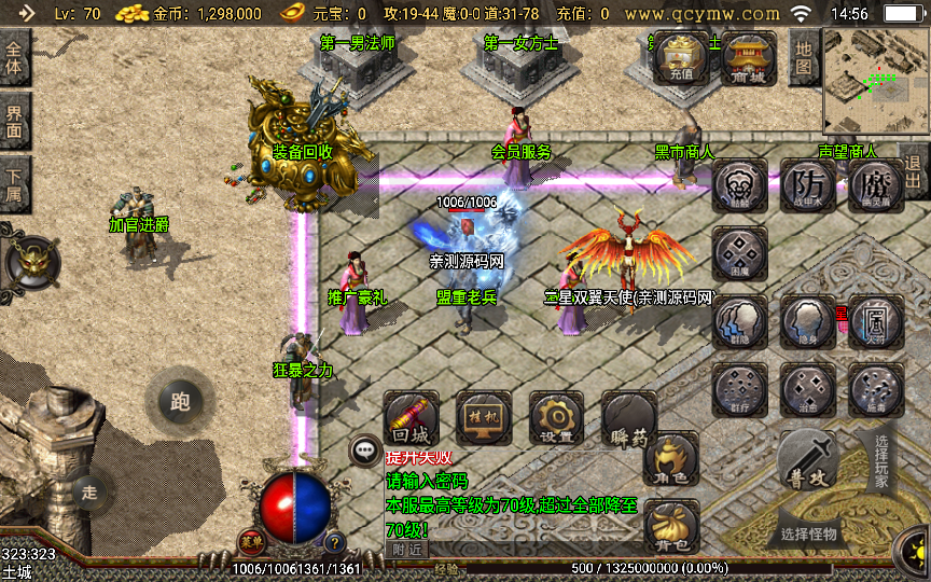The width and height of the screenshot is (931, 582).
Task: Tap the 退出 exit tab
Action: pyautogui.click(x=914, y=172)
